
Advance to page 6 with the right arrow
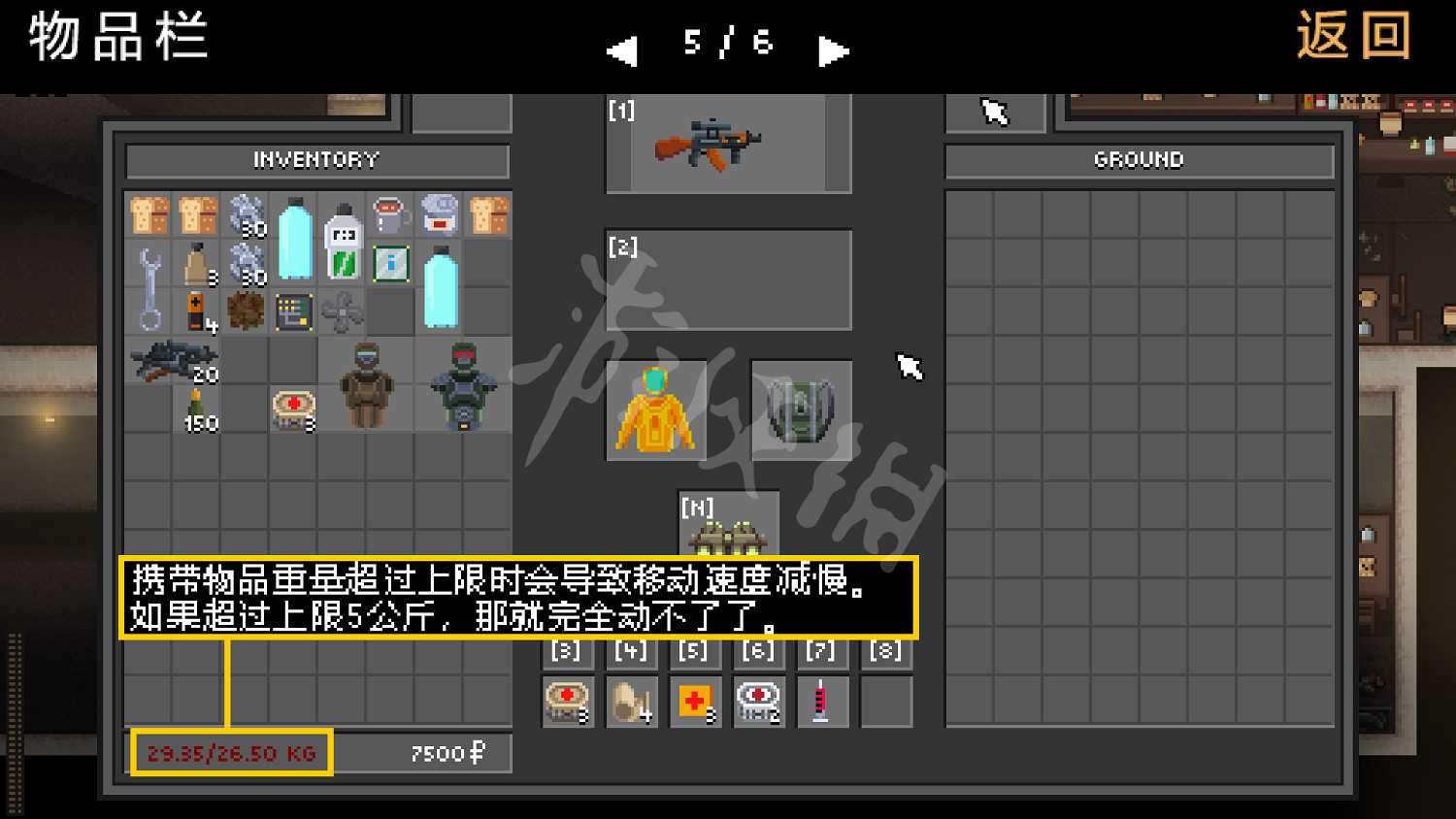click(x=831, y=50)
